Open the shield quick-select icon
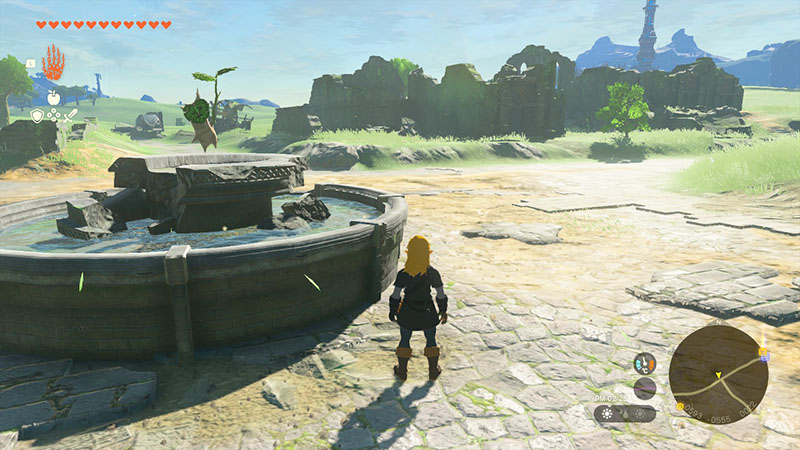The width and height of the screenshot is (800, 450). (37, 116)
